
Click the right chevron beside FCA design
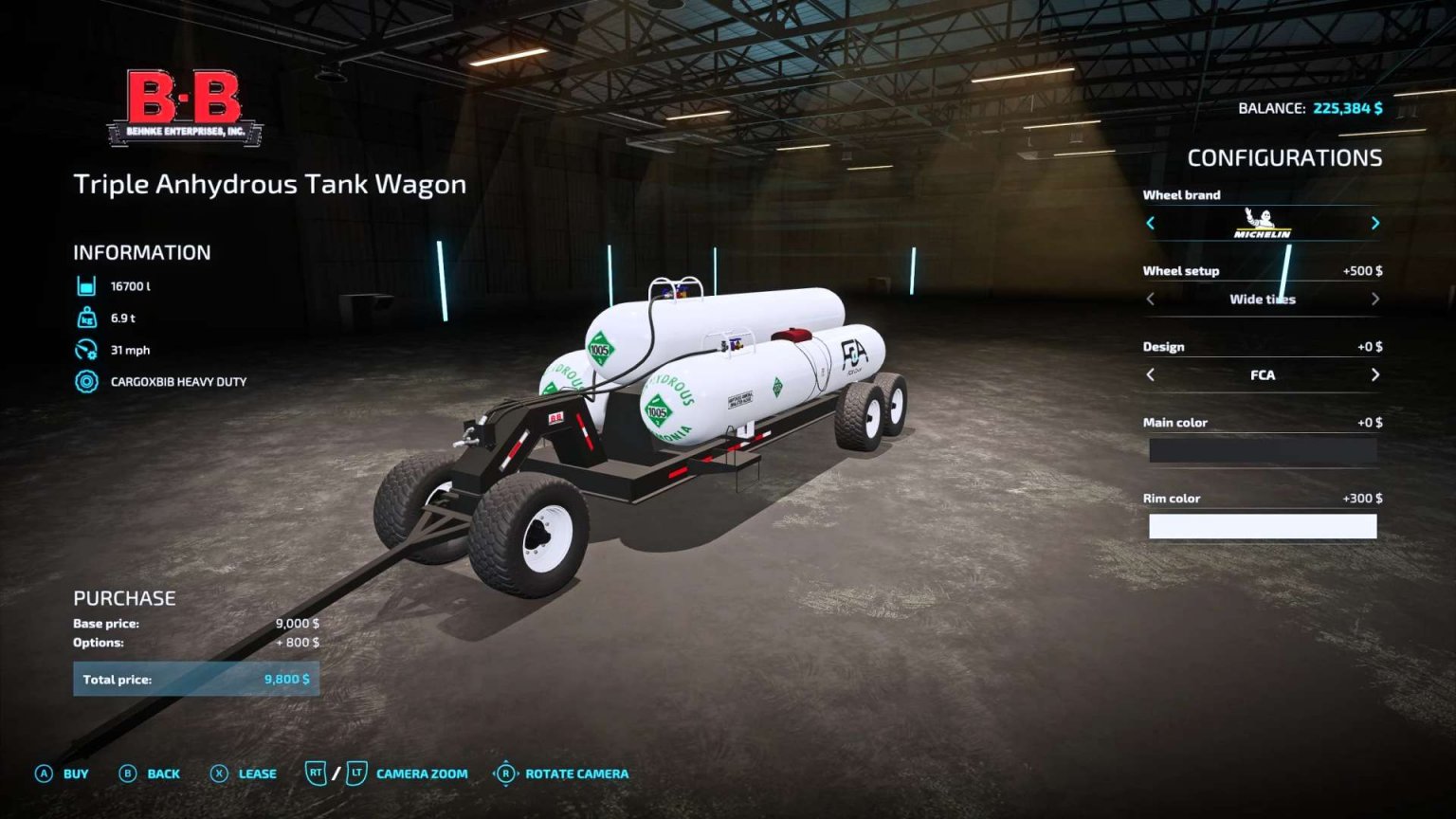tap(1375, 374)
